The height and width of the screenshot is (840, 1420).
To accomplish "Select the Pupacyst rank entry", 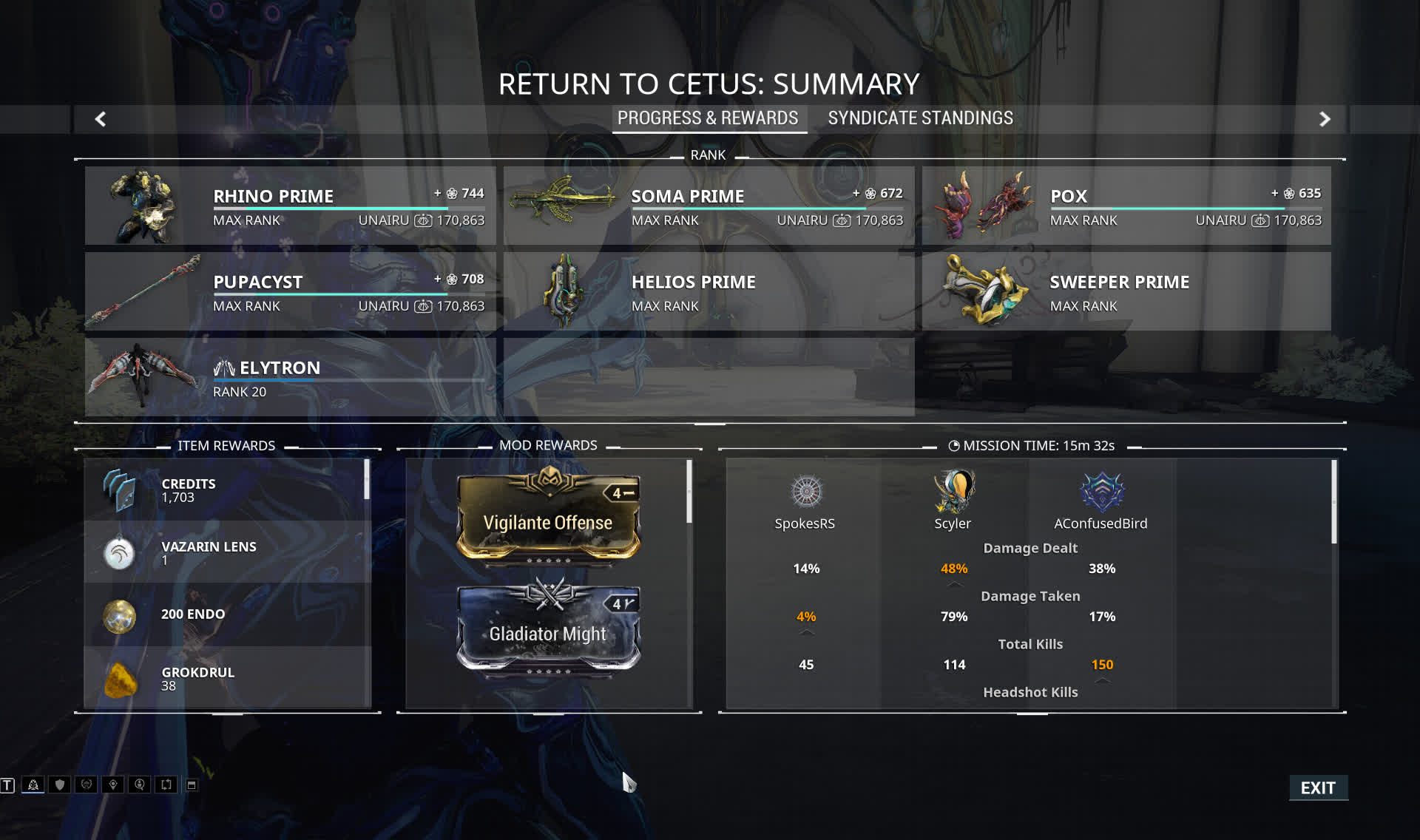I will 290,291.
